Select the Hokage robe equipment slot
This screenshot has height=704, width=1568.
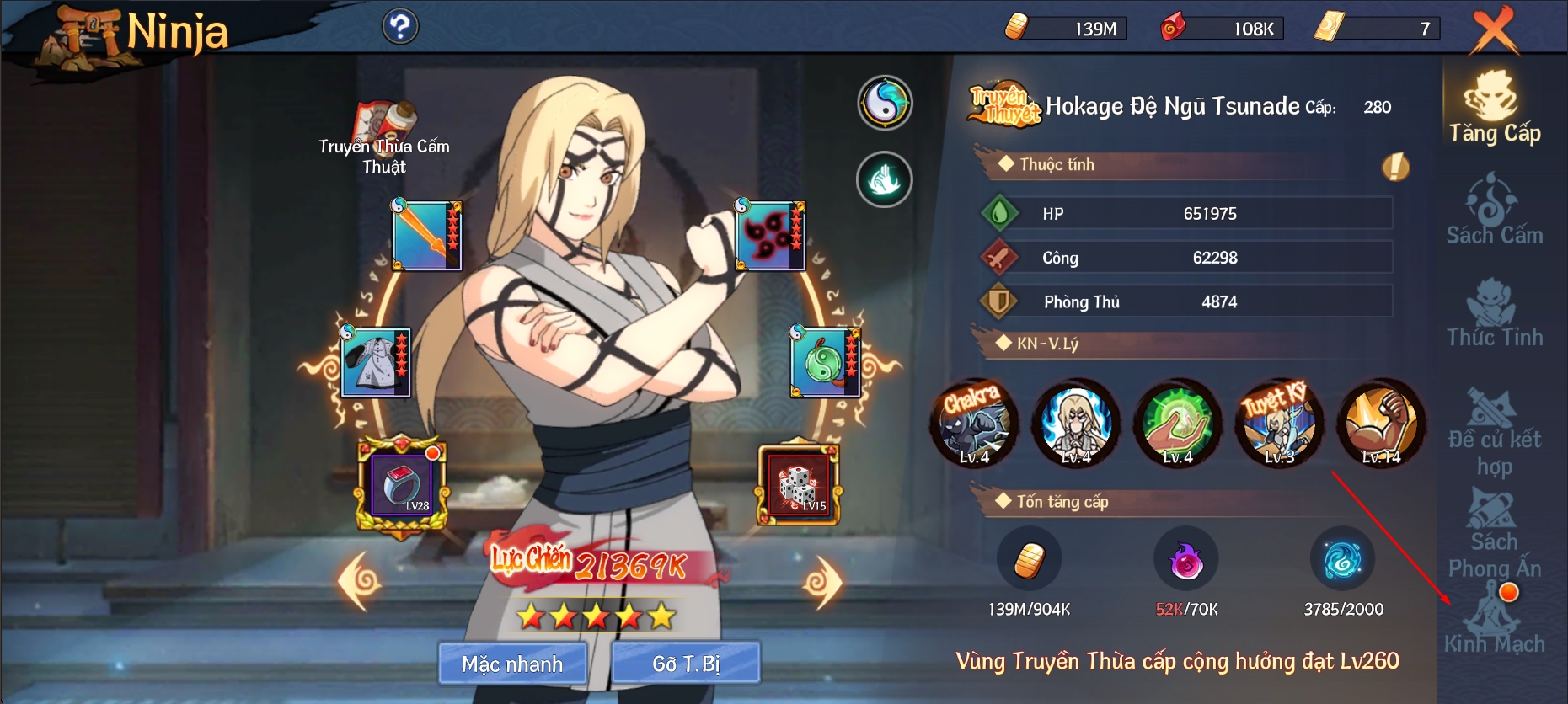376,362
